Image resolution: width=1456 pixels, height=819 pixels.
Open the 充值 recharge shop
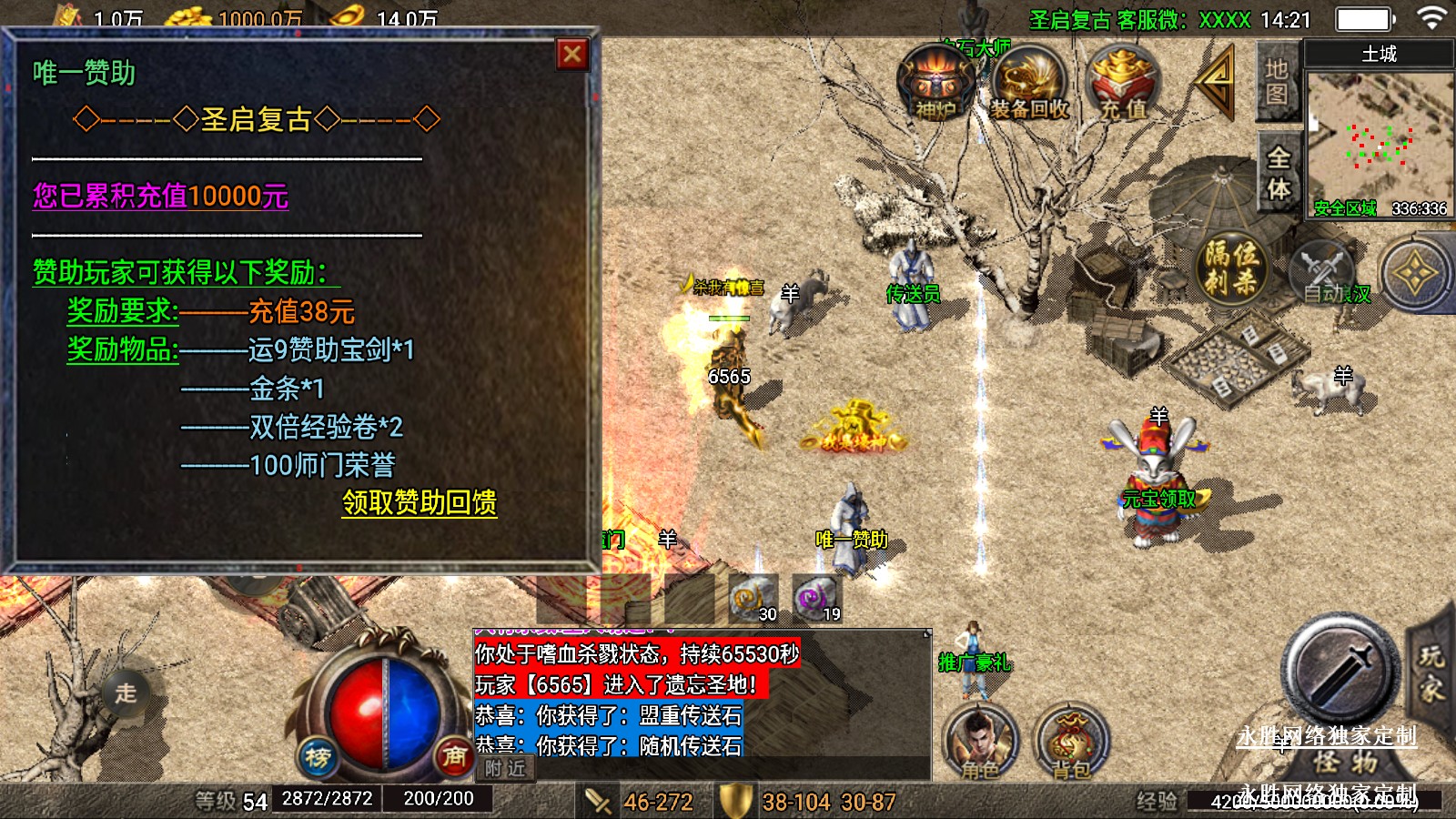coord(1123,84)
